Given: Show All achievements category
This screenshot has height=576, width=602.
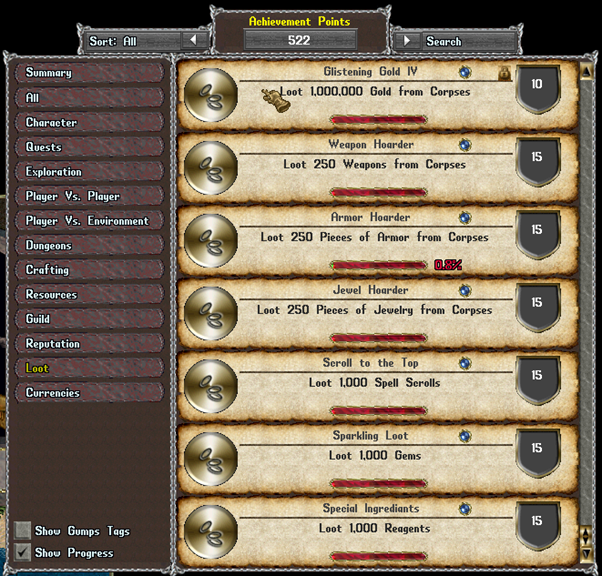Looking at the screenshot, I should (x=88, y=98).
